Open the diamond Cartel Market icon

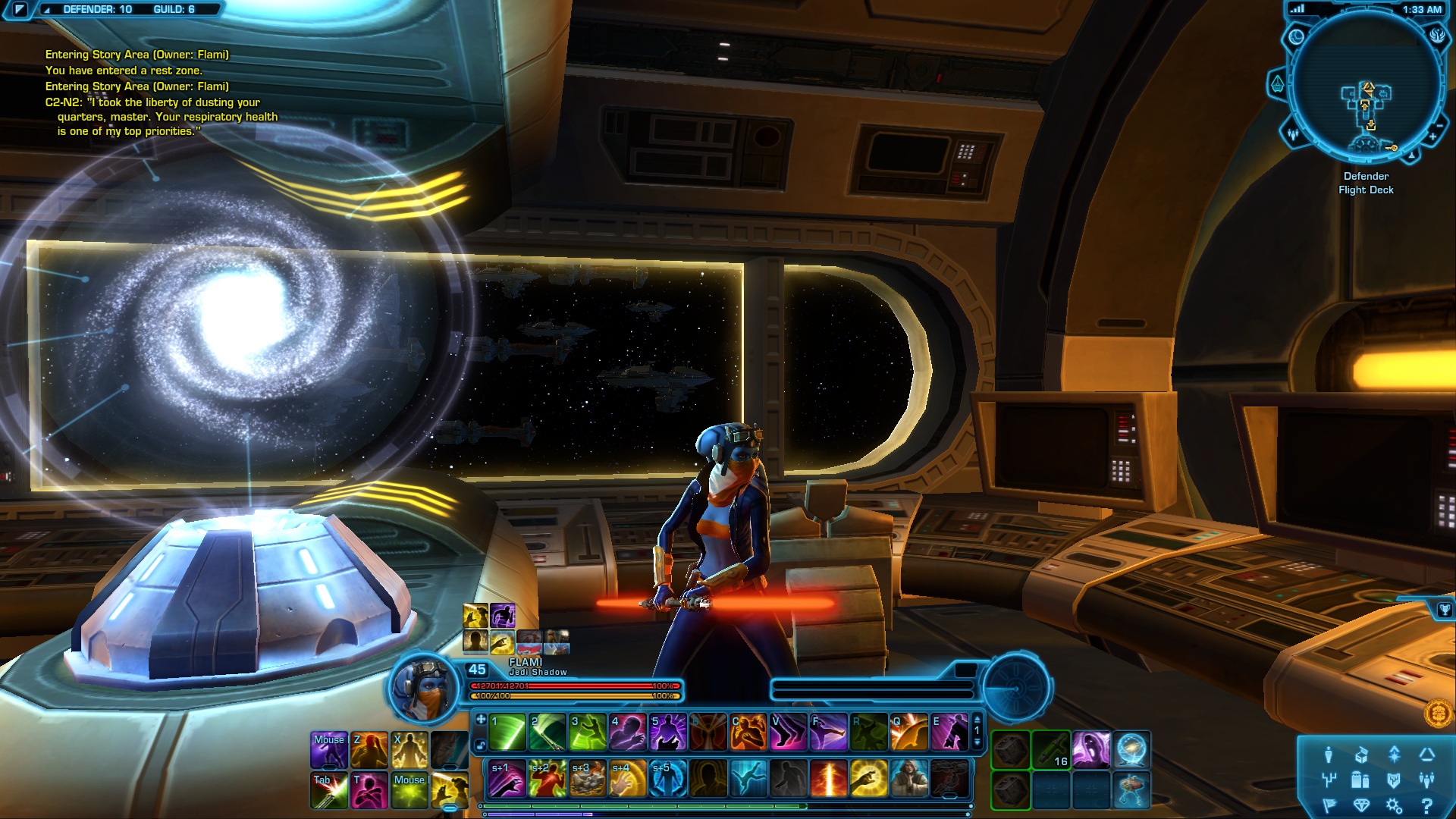(1361, 805)
